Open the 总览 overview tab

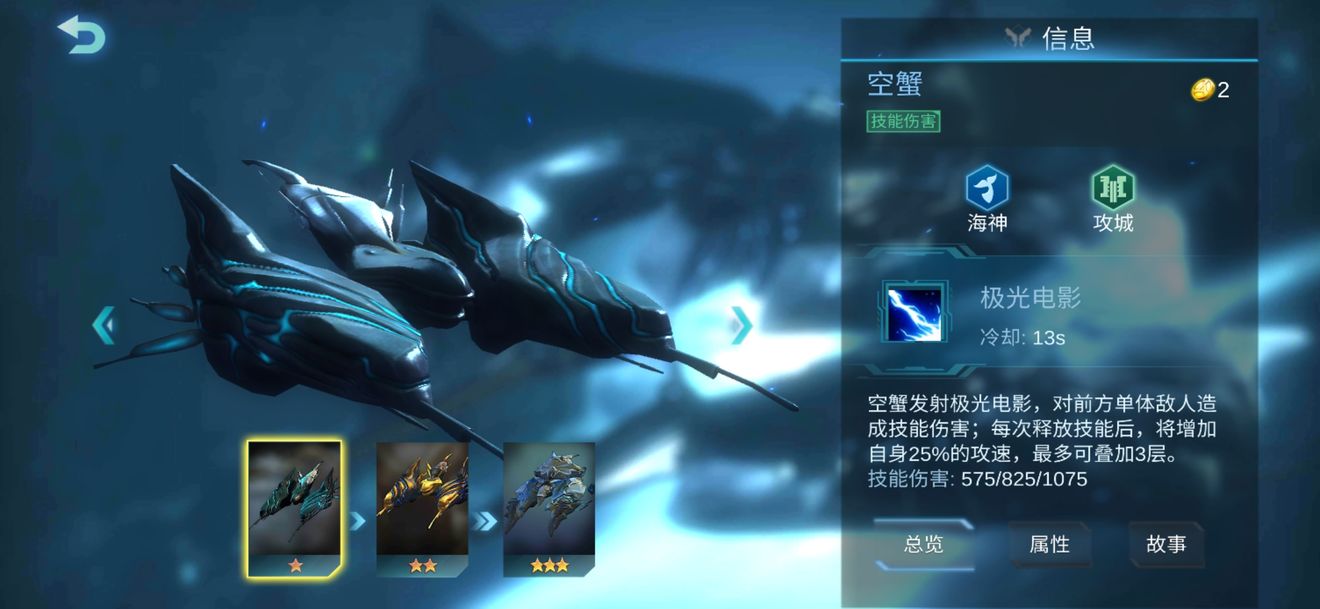point(923,544)
